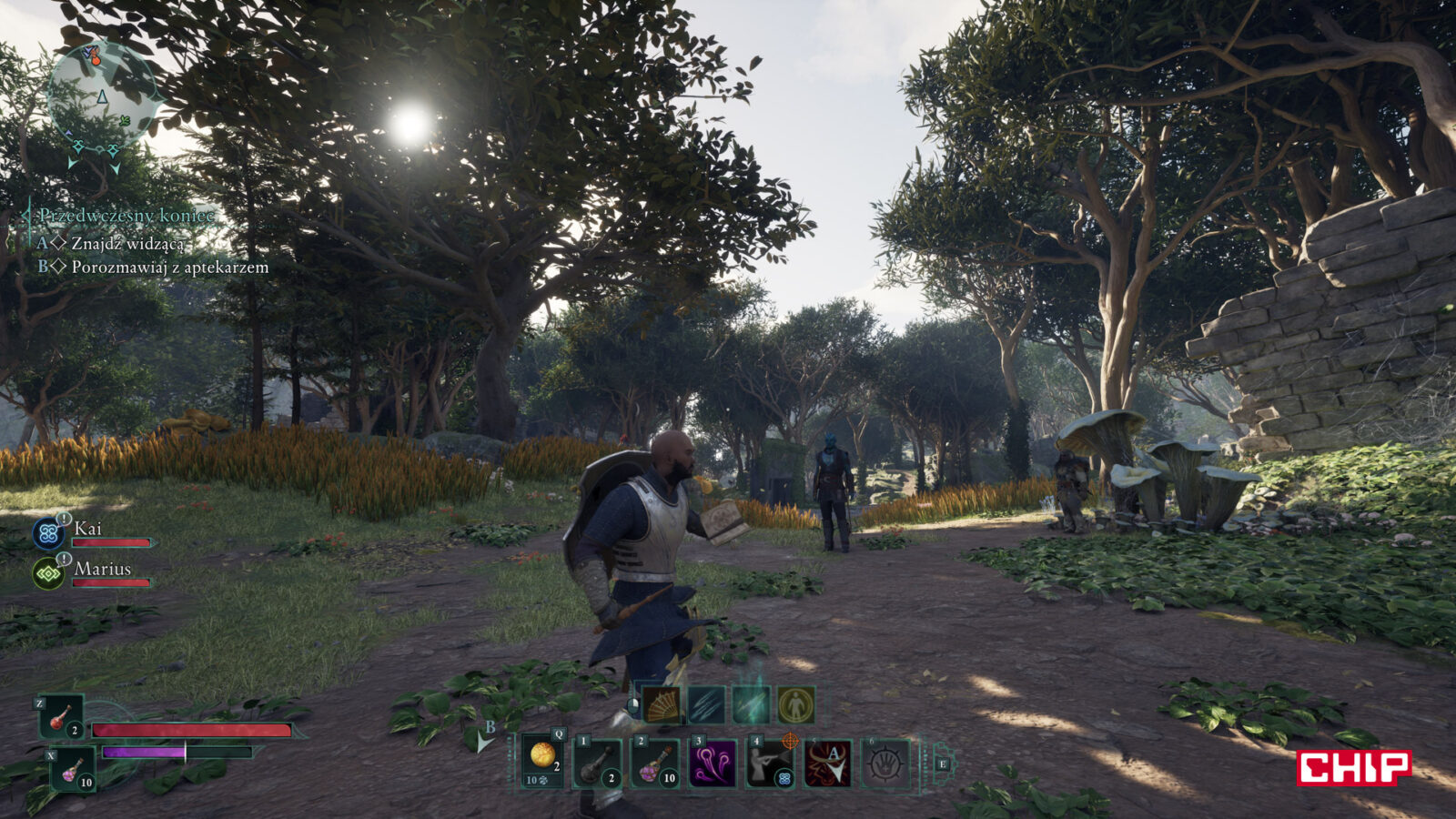Screen dimensions: 1456x819
Task: Activate the companion gun-shot ability in slot 4
Action: [x=770, y=763]
